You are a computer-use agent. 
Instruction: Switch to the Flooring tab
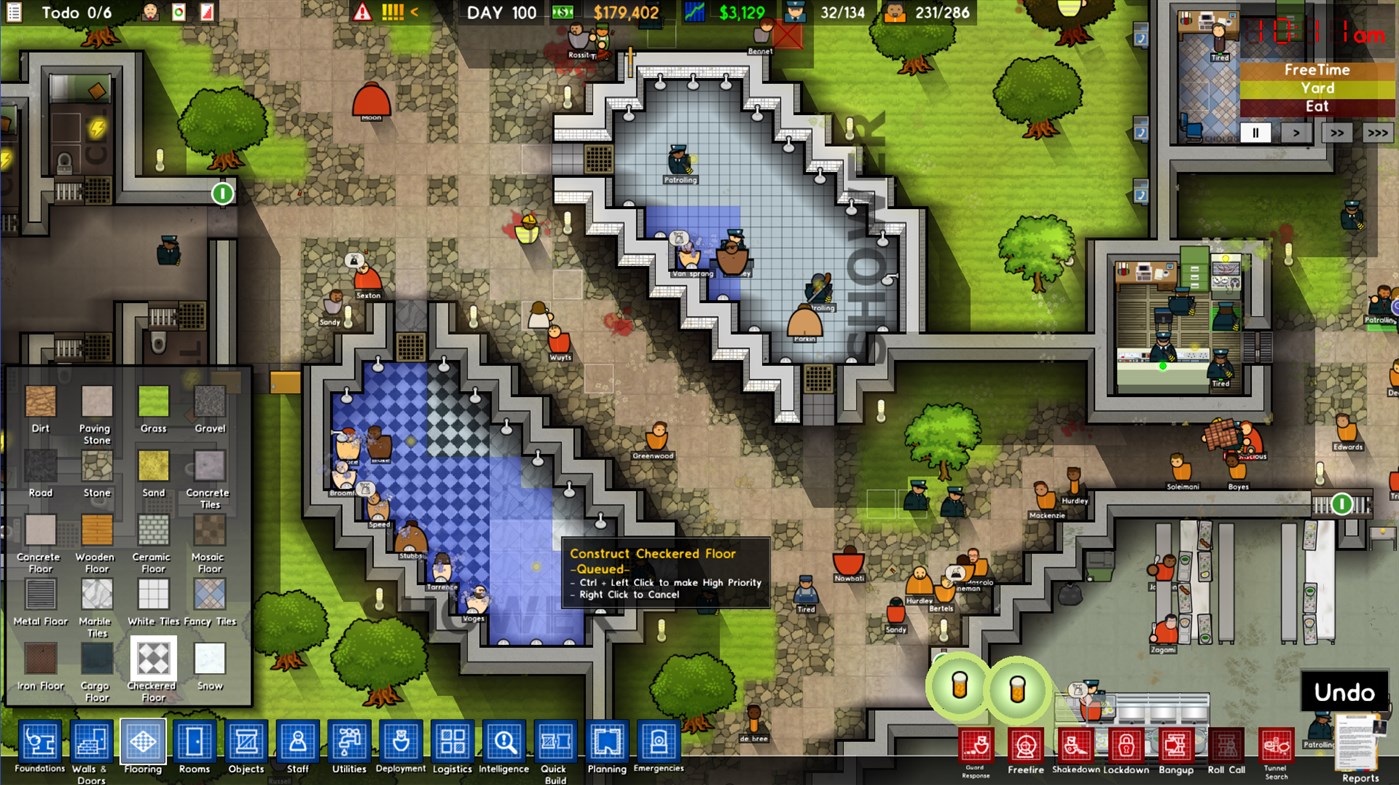(x=141, y=742)
